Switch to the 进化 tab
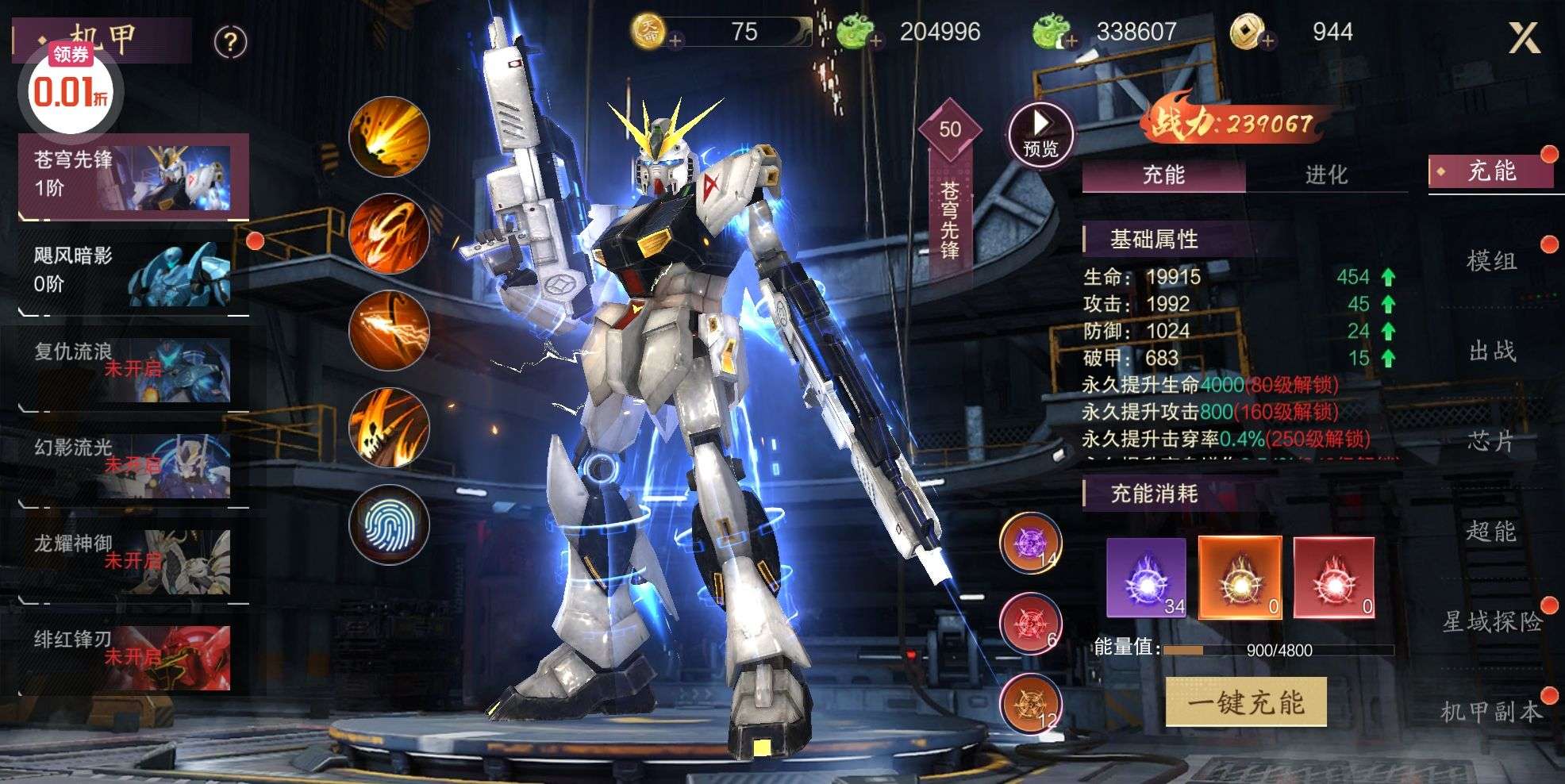This screenshot has height=784, width=1565. 1326,175
